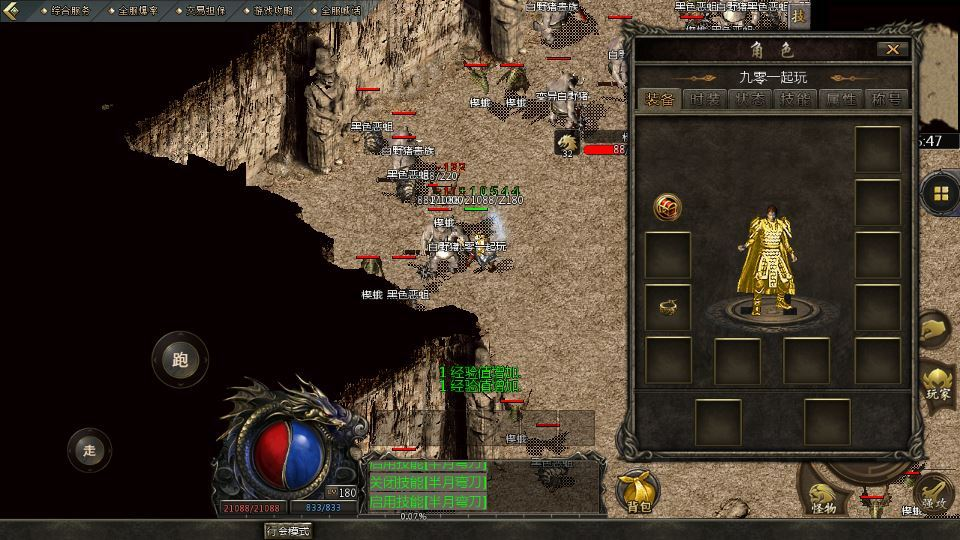The width and height of the screenshot is (960, 540).
Task: Toggle the 走 walk button
Action: (x=90, y=450)
